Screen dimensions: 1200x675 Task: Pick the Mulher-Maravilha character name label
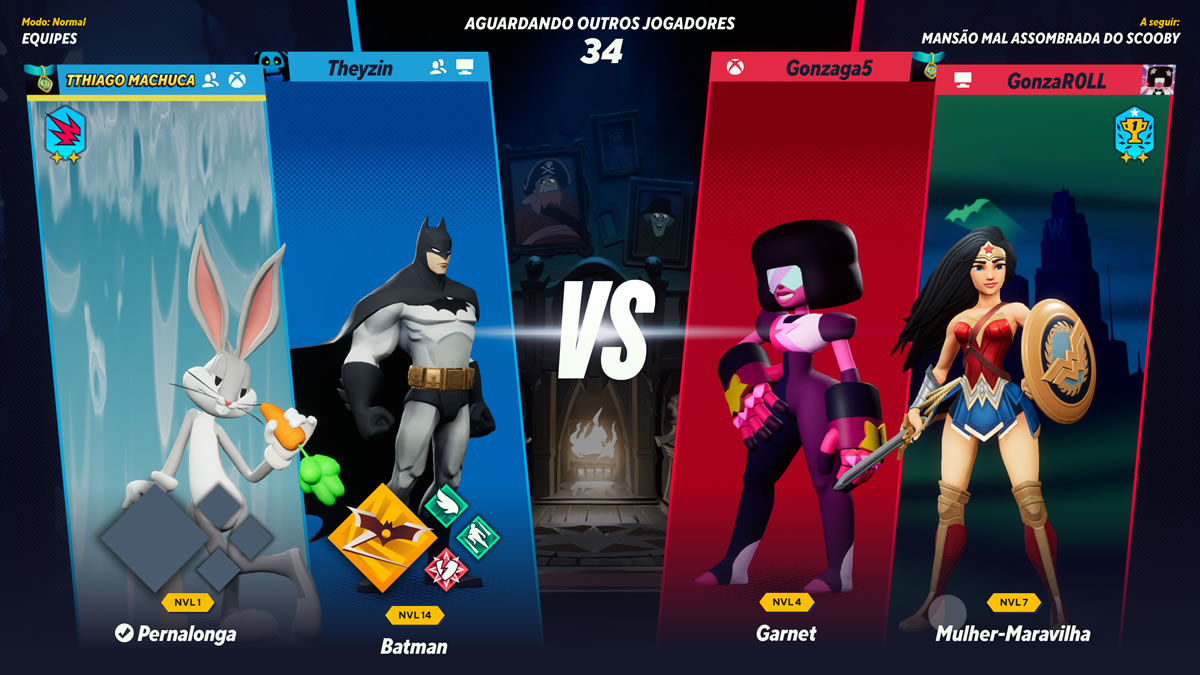tap(1012, 634)
